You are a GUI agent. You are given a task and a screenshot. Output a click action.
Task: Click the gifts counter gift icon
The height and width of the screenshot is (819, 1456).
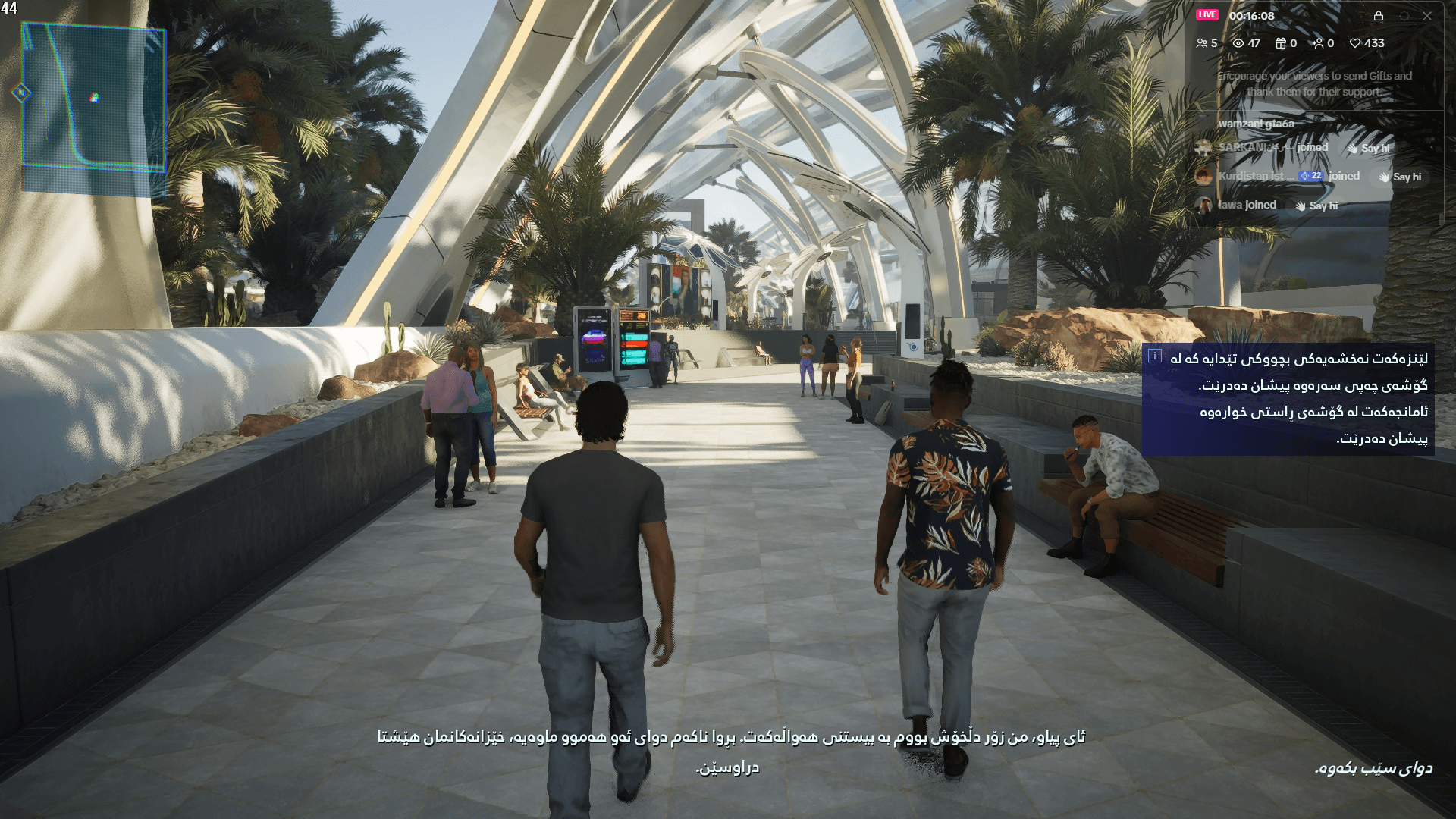click(1280, 42)
